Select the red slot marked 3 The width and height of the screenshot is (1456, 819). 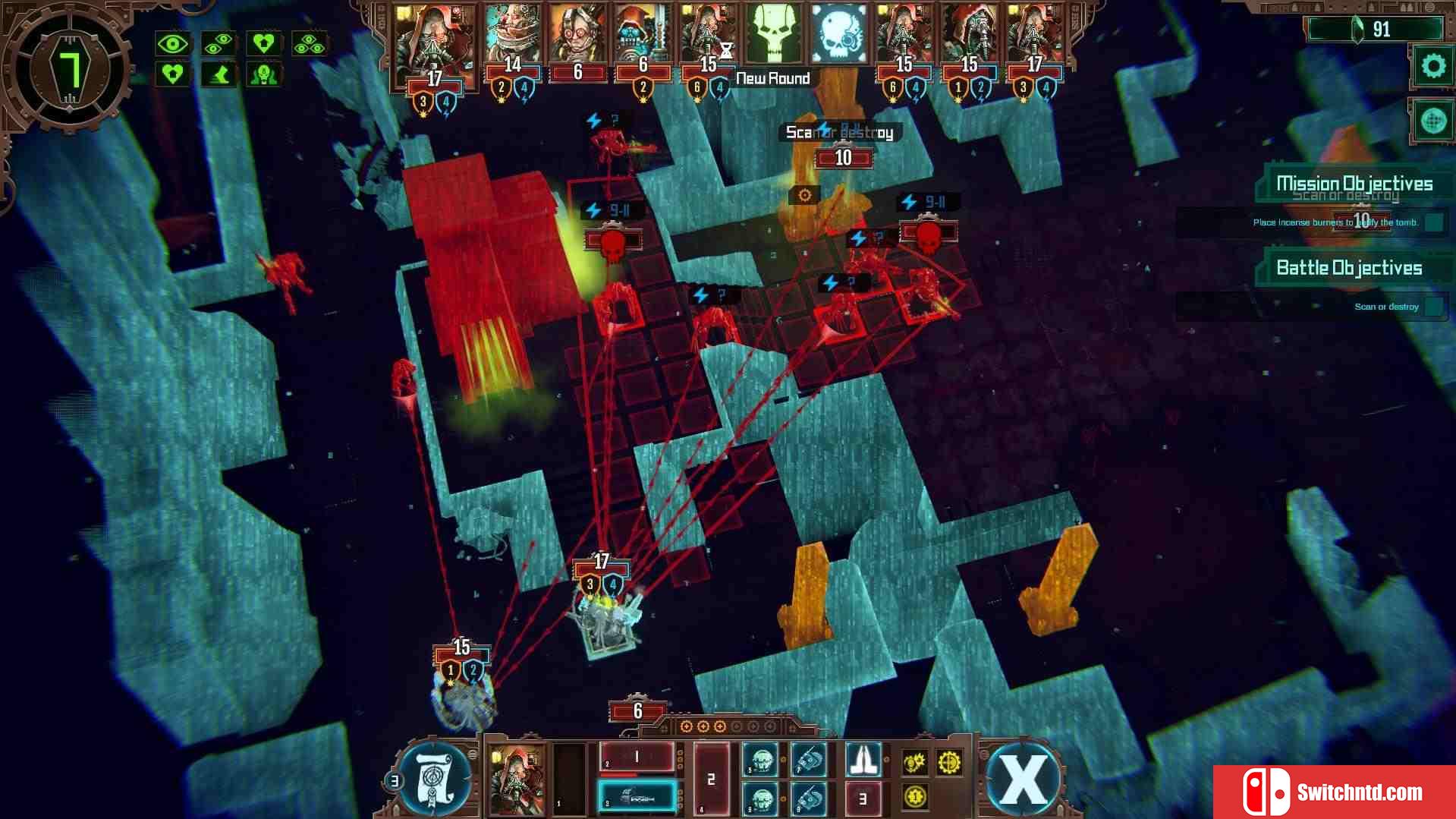[863, 799]
